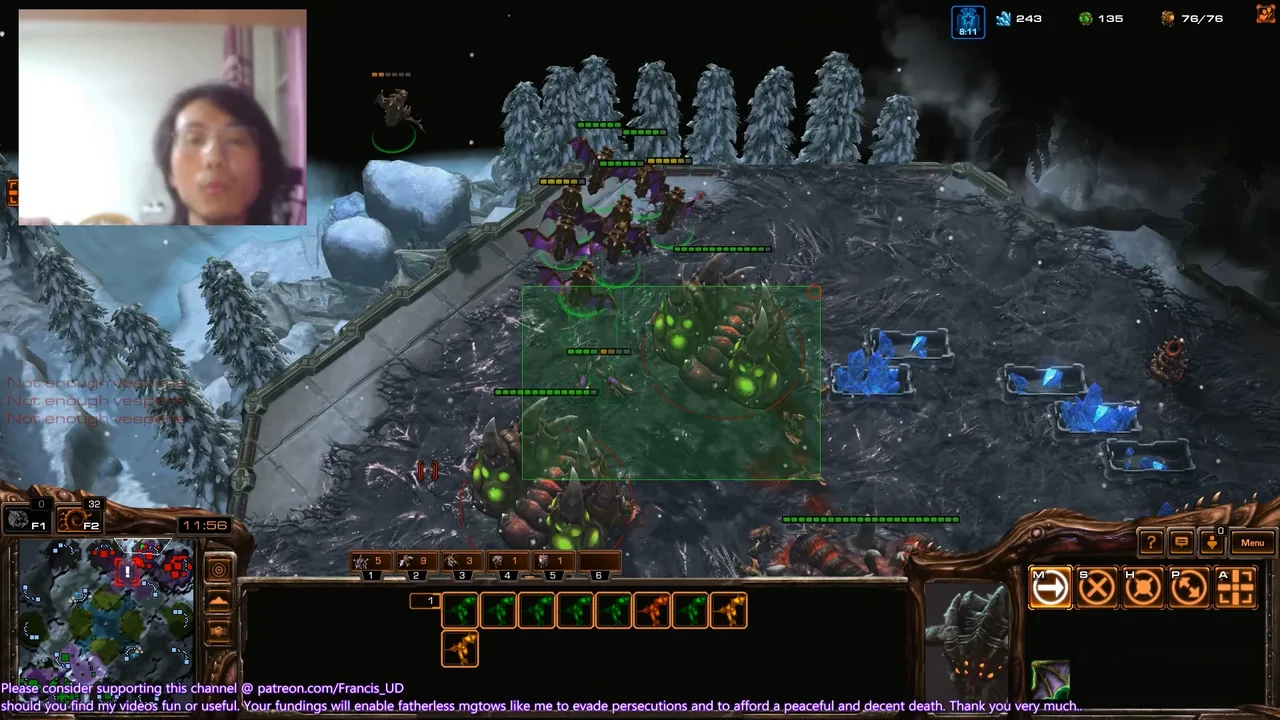The width and height of the screenshot is (1280, 720).
Task: Choose the Hold Position command
Action: tap(1143, 588)
